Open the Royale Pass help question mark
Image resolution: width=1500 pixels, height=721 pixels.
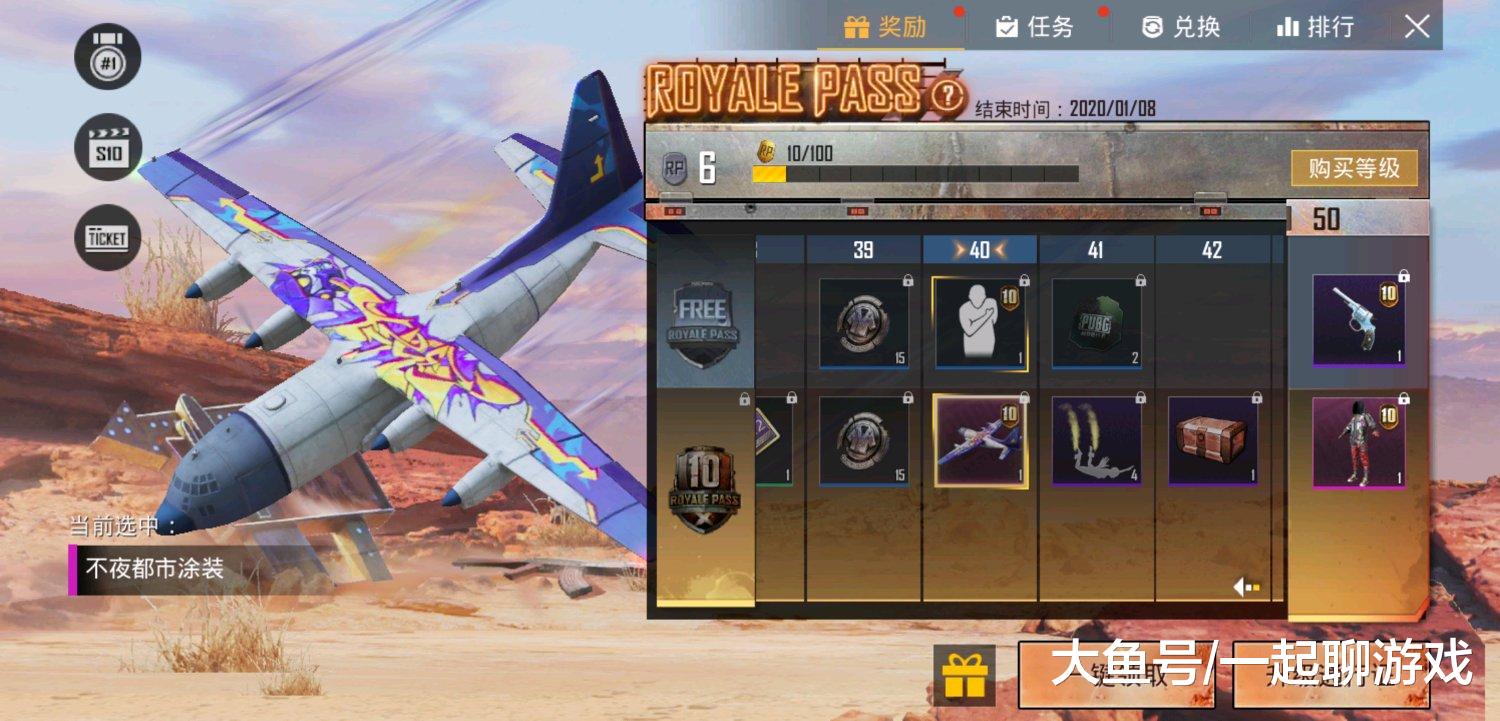946,96
